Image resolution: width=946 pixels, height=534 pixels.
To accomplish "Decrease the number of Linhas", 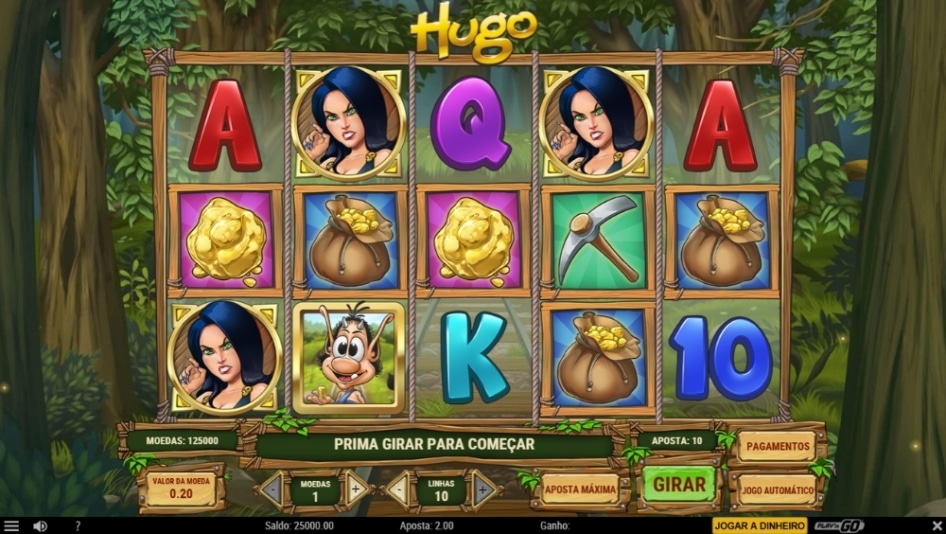I will (x=398, y=490).
